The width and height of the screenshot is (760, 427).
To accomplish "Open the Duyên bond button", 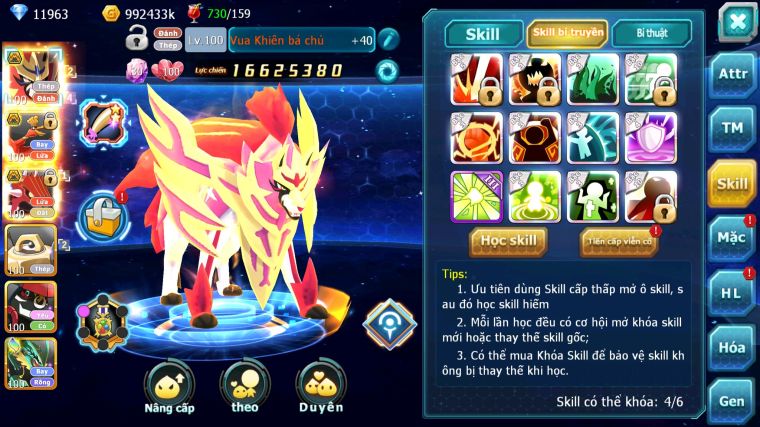I will (x=320, y=387).
